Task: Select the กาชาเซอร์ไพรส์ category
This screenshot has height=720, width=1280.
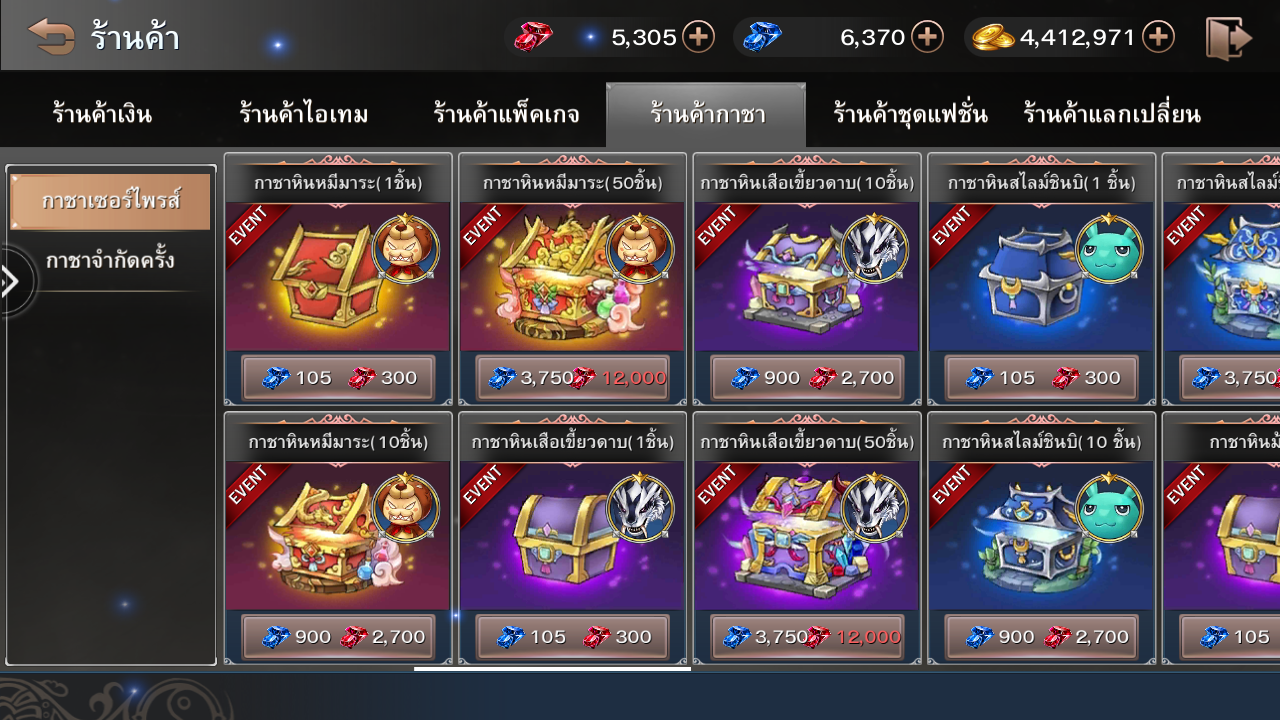Action: (110, 201)
